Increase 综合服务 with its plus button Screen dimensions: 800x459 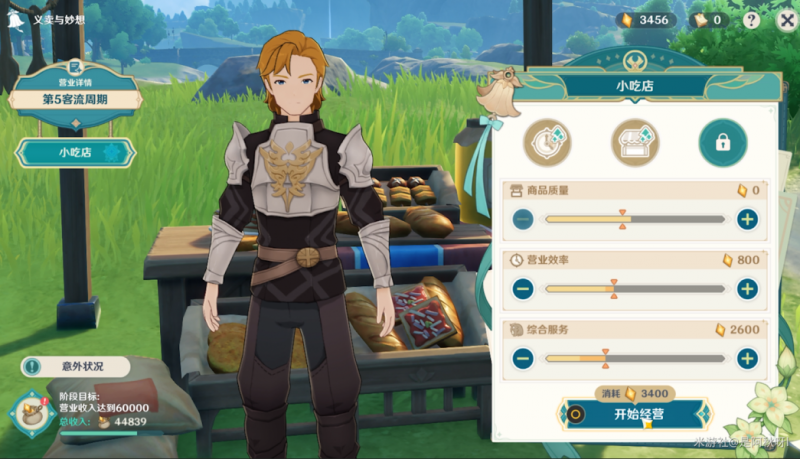click(746, 358)
